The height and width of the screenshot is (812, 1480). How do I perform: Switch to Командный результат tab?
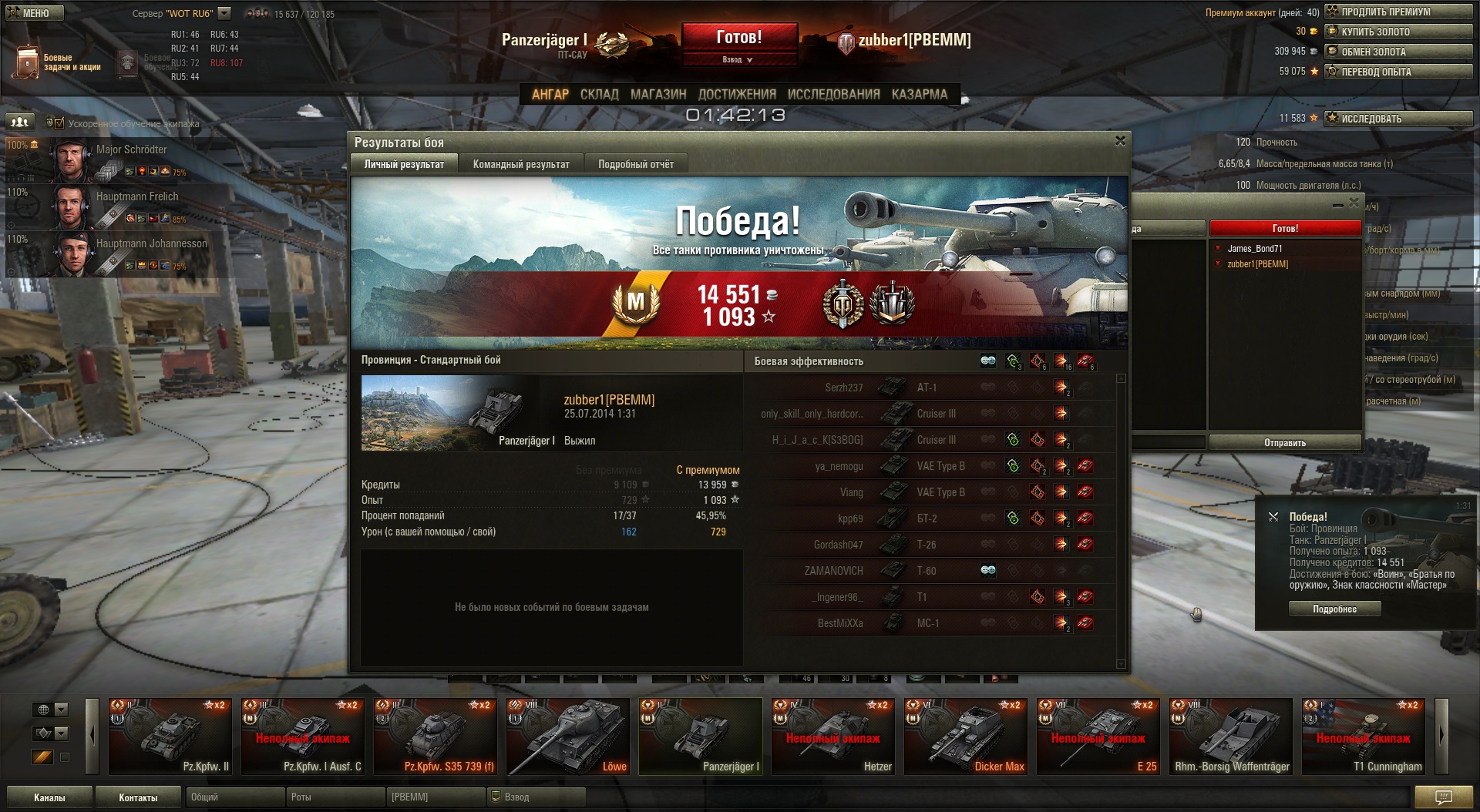[521, 164]
